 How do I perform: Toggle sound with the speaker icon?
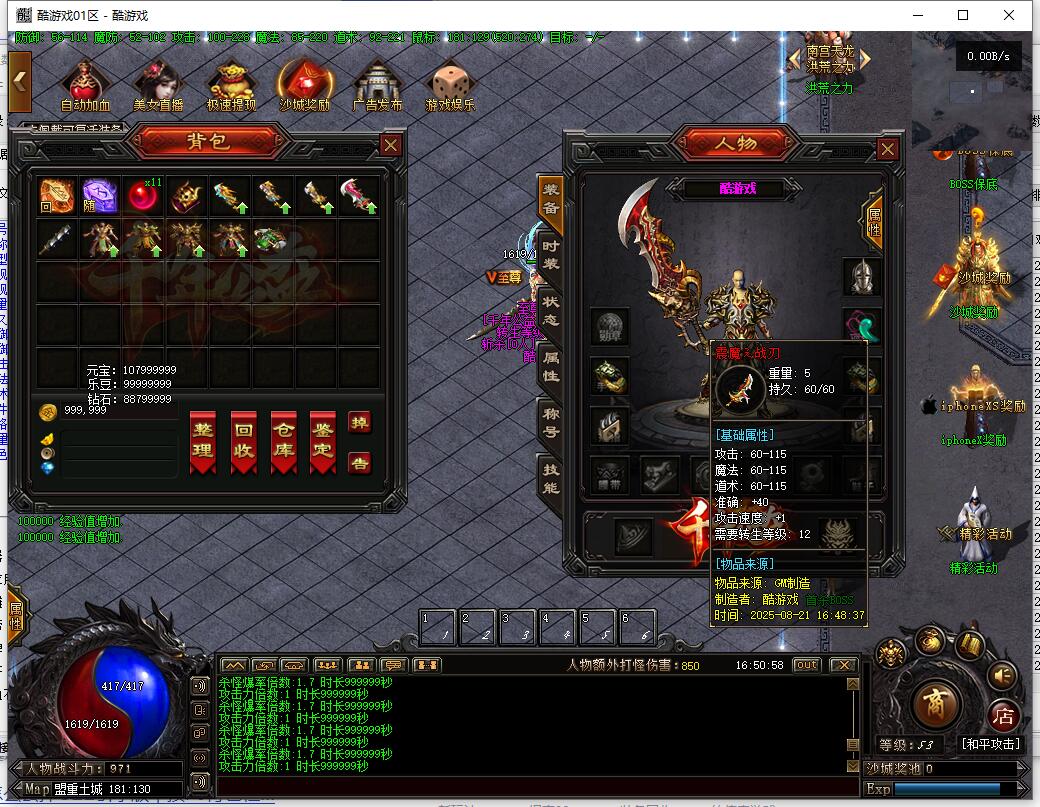coord(1001,676)
